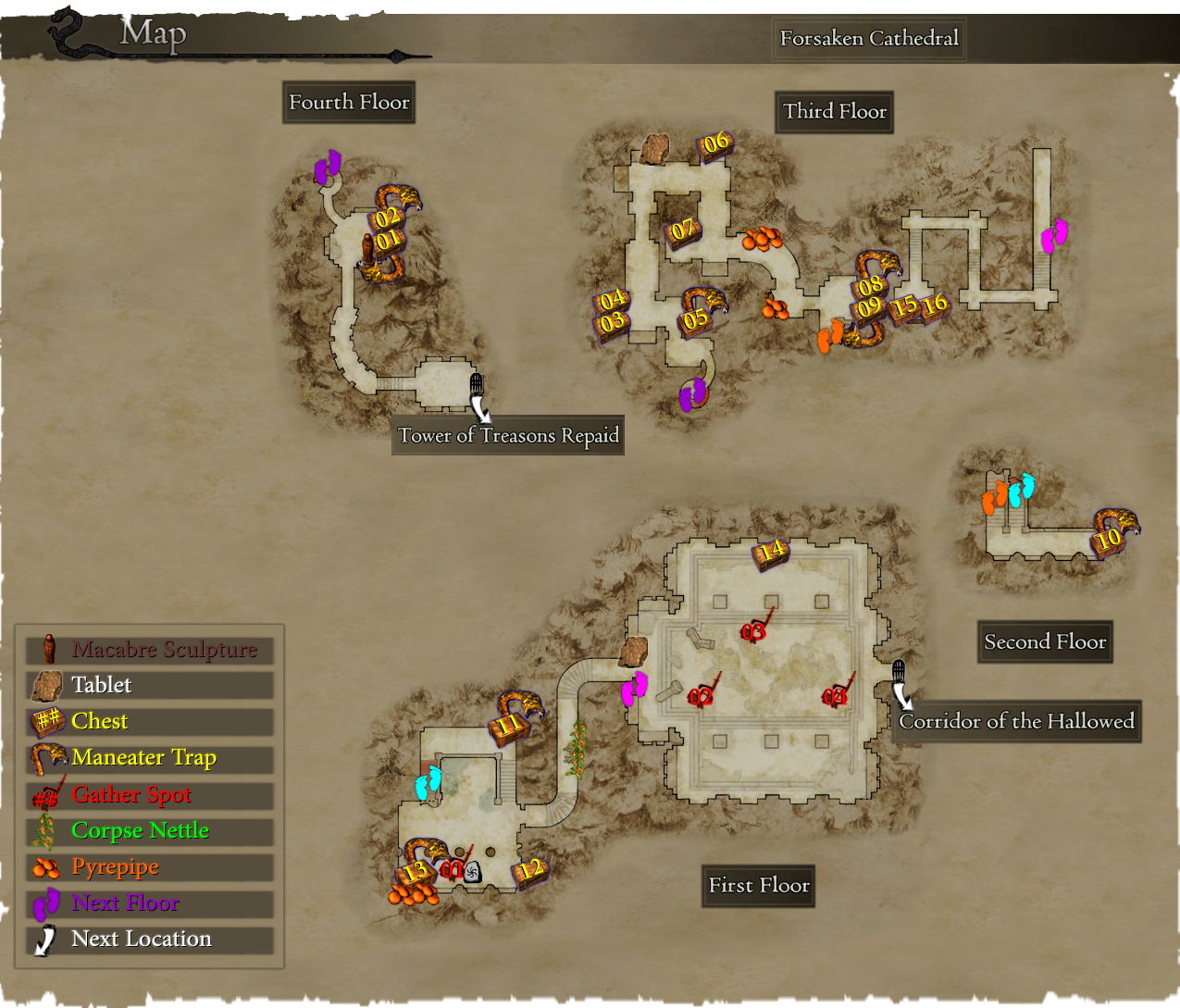The height and width of the screenshot is (1008, 1180).
Task: Click the Chest legend entry
Action: click(149, 722)
